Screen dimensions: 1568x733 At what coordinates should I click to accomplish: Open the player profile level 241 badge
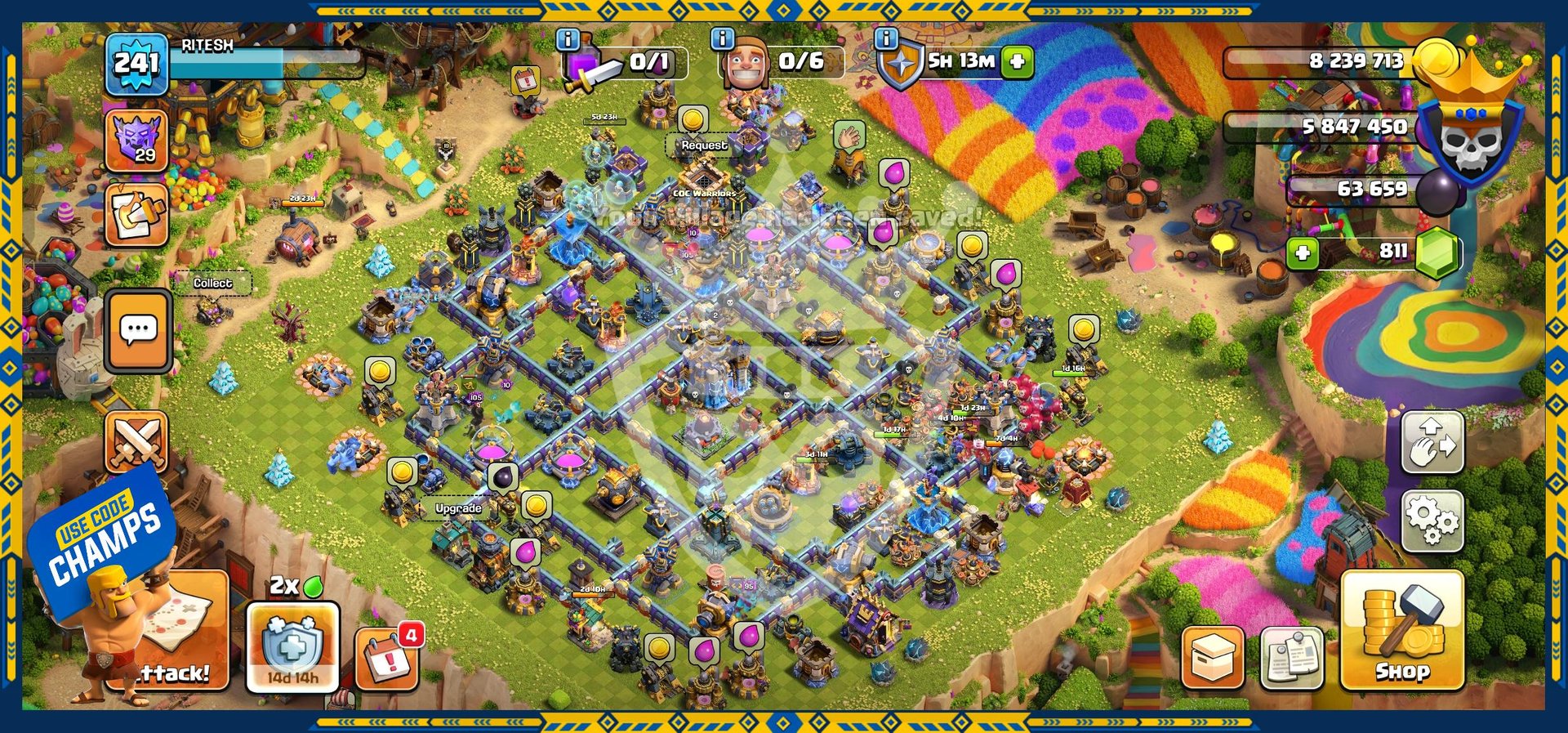point(136,64)
